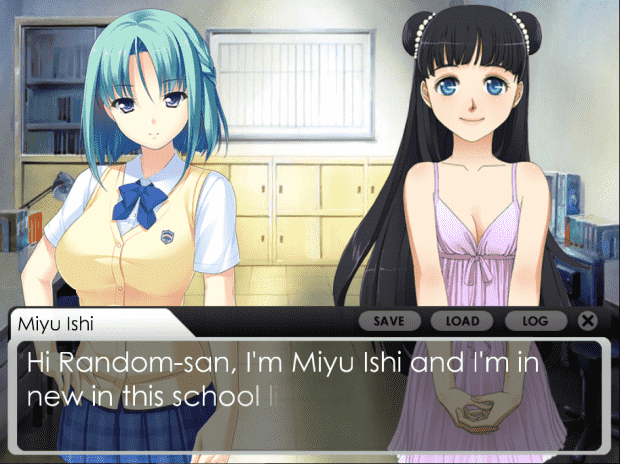The width and height of the screenshot is (620, 464).
Task: Open the LOAD menu
Action: click(462, 321)
